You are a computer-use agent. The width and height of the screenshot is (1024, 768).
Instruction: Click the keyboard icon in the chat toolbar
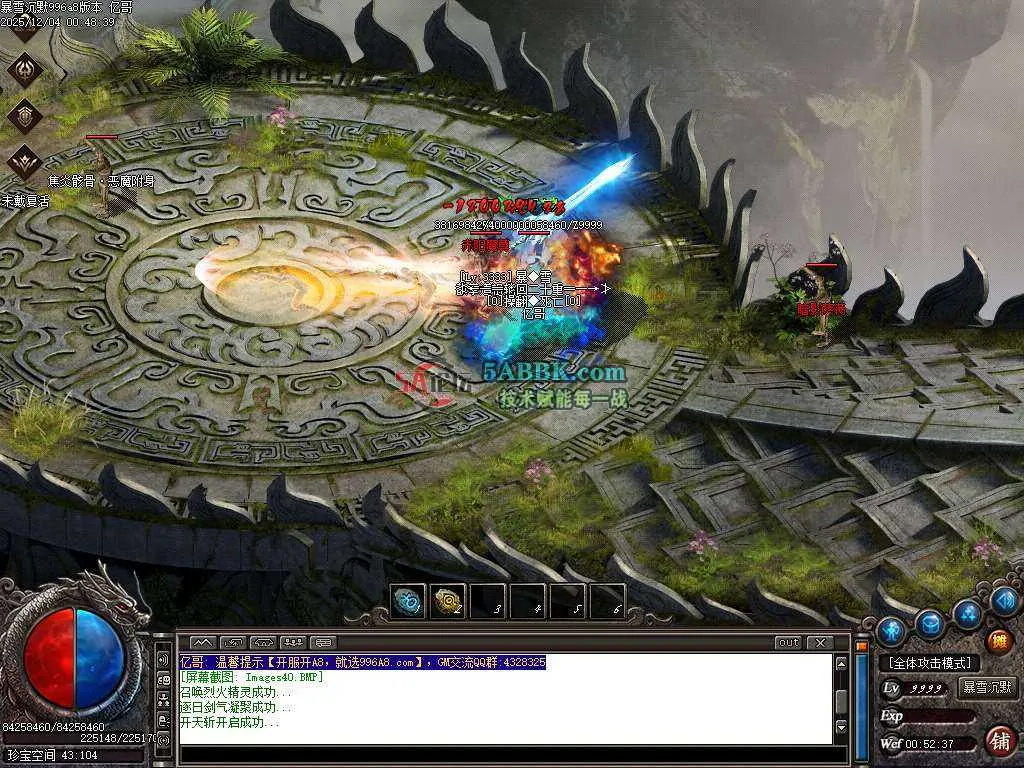coord(322,642)
